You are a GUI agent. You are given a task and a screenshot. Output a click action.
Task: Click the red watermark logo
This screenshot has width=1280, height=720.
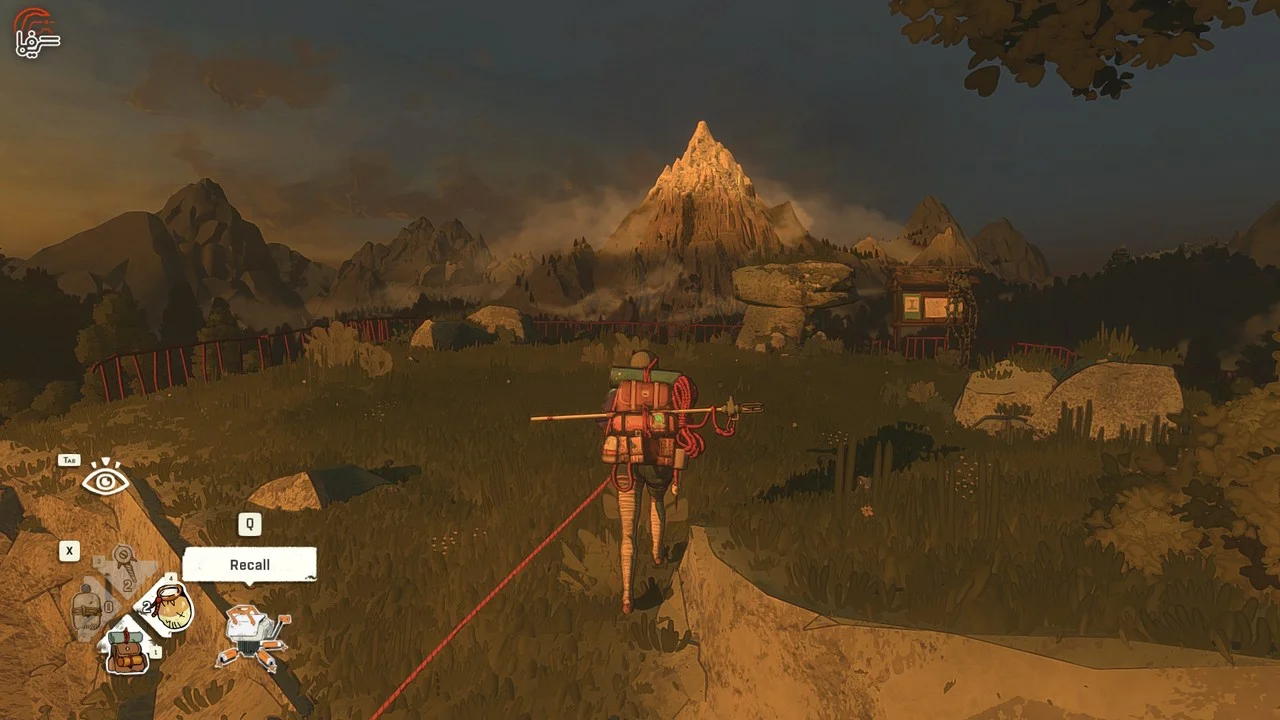click(36, 31)
